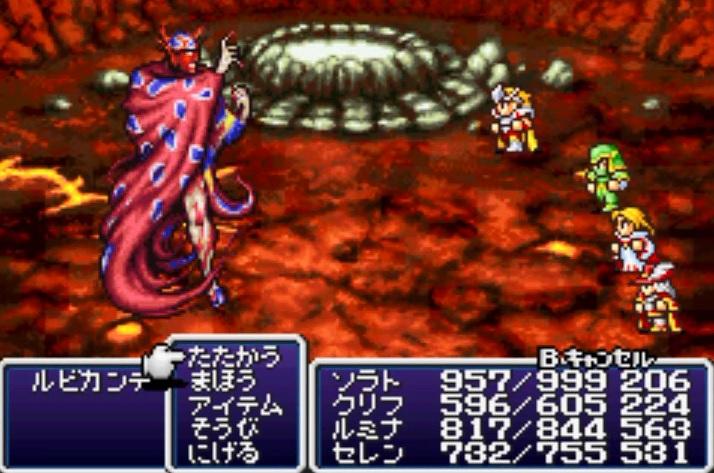714x473 pixels.
Task: Select party member セレン's status row
Action: pyautogui.click(x=505, y=452)
